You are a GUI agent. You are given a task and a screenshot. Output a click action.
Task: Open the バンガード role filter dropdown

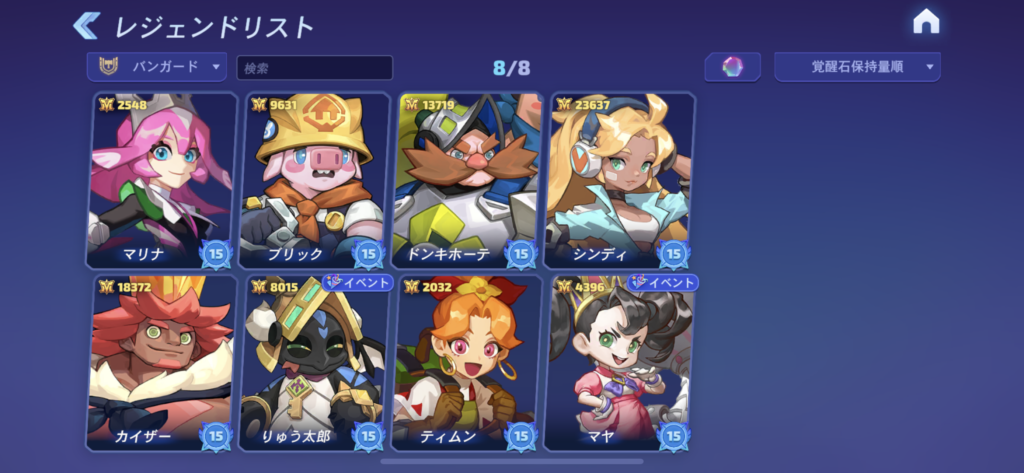[x=157, y=67]
